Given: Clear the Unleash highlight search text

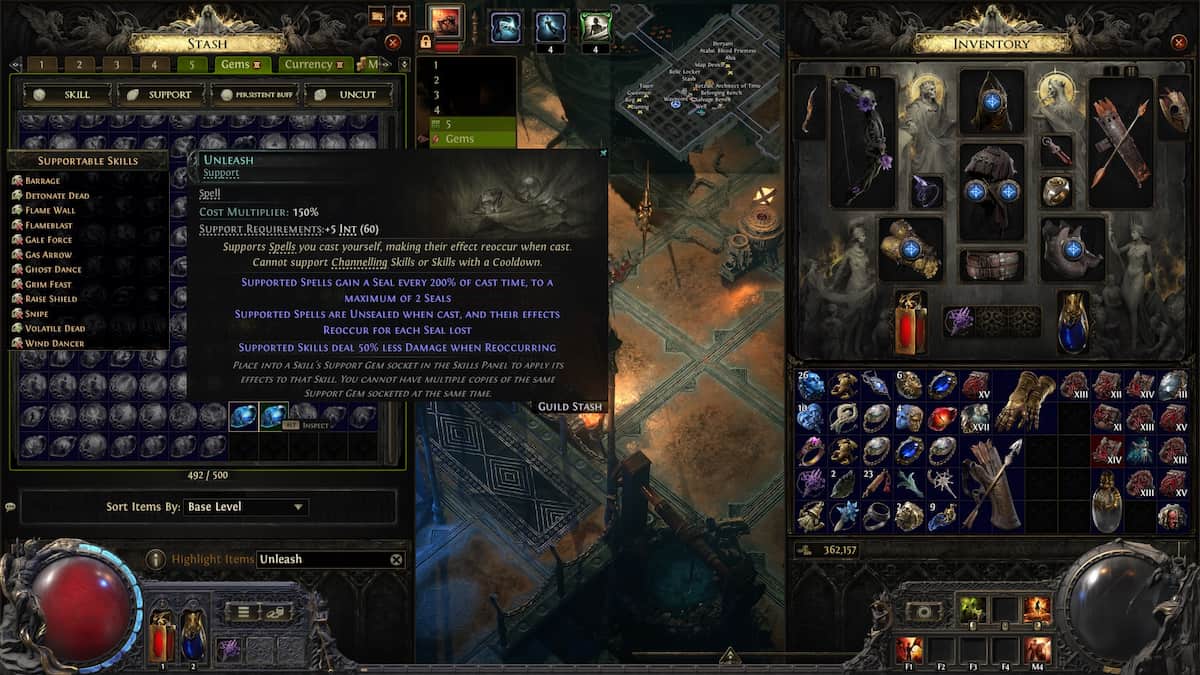Looking at the screenshot, I should pyautogui.click(x=396, y=560).
